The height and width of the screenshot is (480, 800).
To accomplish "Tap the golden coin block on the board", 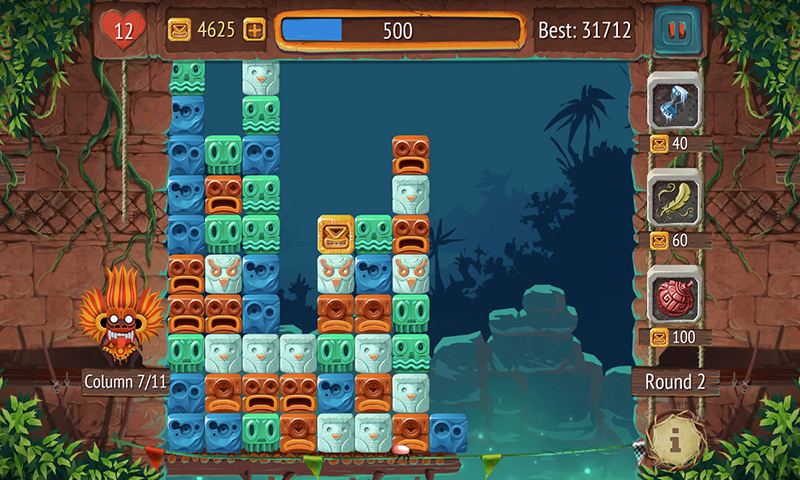I will [x=336, y=234].
